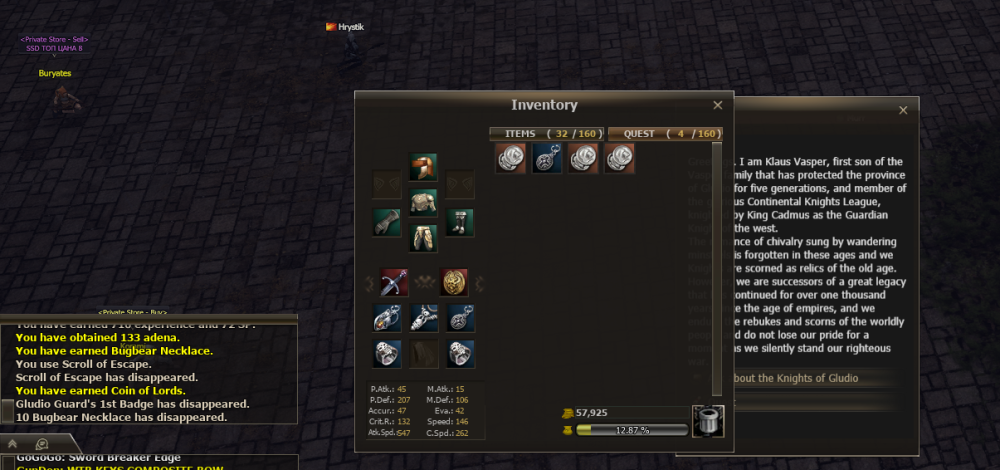This screenshot has height=470, width=1000.
Task: Select the second quest item, the necklace
Action: pos(547,158)
